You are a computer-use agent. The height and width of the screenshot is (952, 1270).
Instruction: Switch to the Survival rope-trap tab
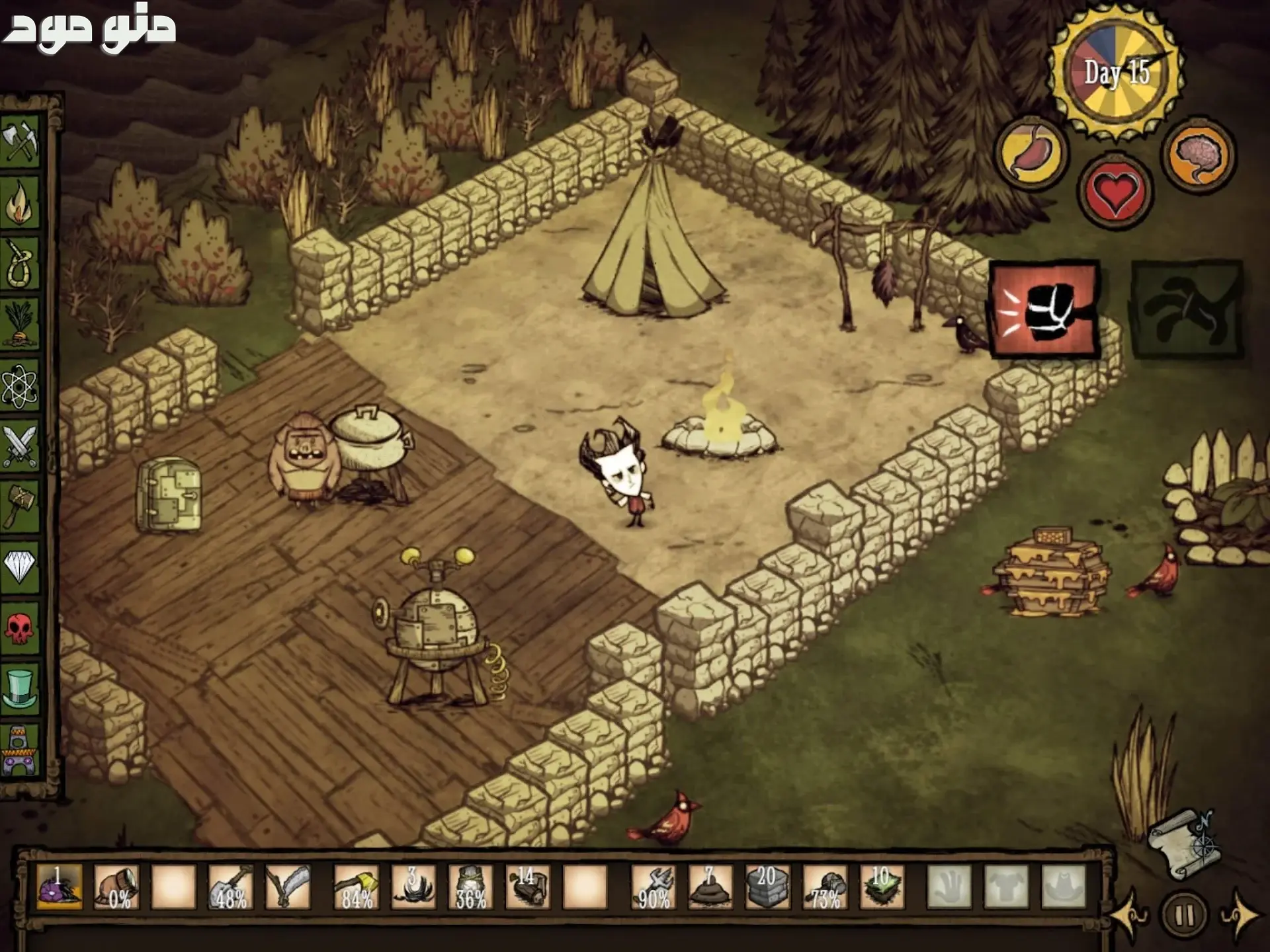[x=20, y=264]
